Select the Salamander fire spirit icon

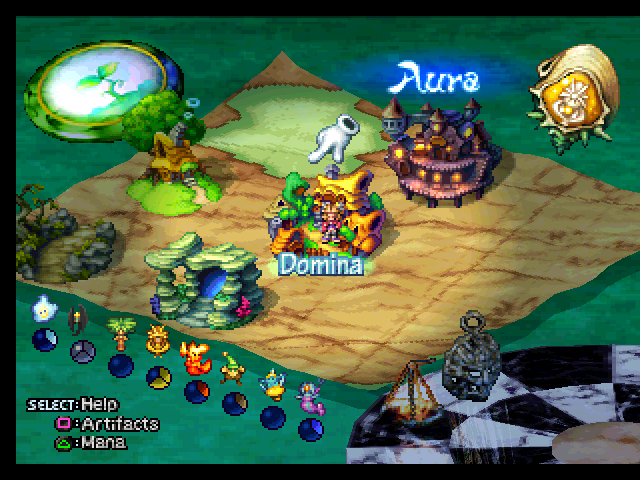[x=194, y=357]
